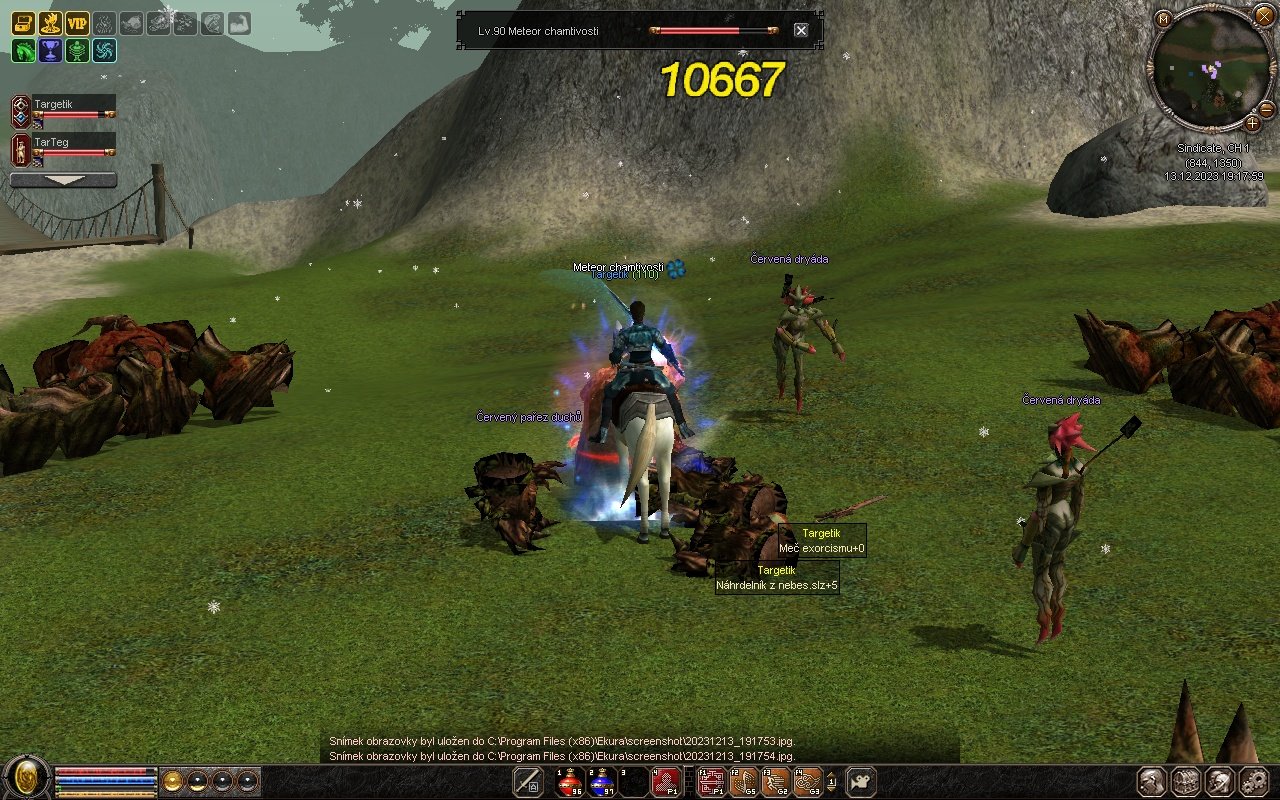Image resolution: width=1280 pixels, height=800 pixels.
Task: Open the green horse mount icon
Action: (23, 50)
